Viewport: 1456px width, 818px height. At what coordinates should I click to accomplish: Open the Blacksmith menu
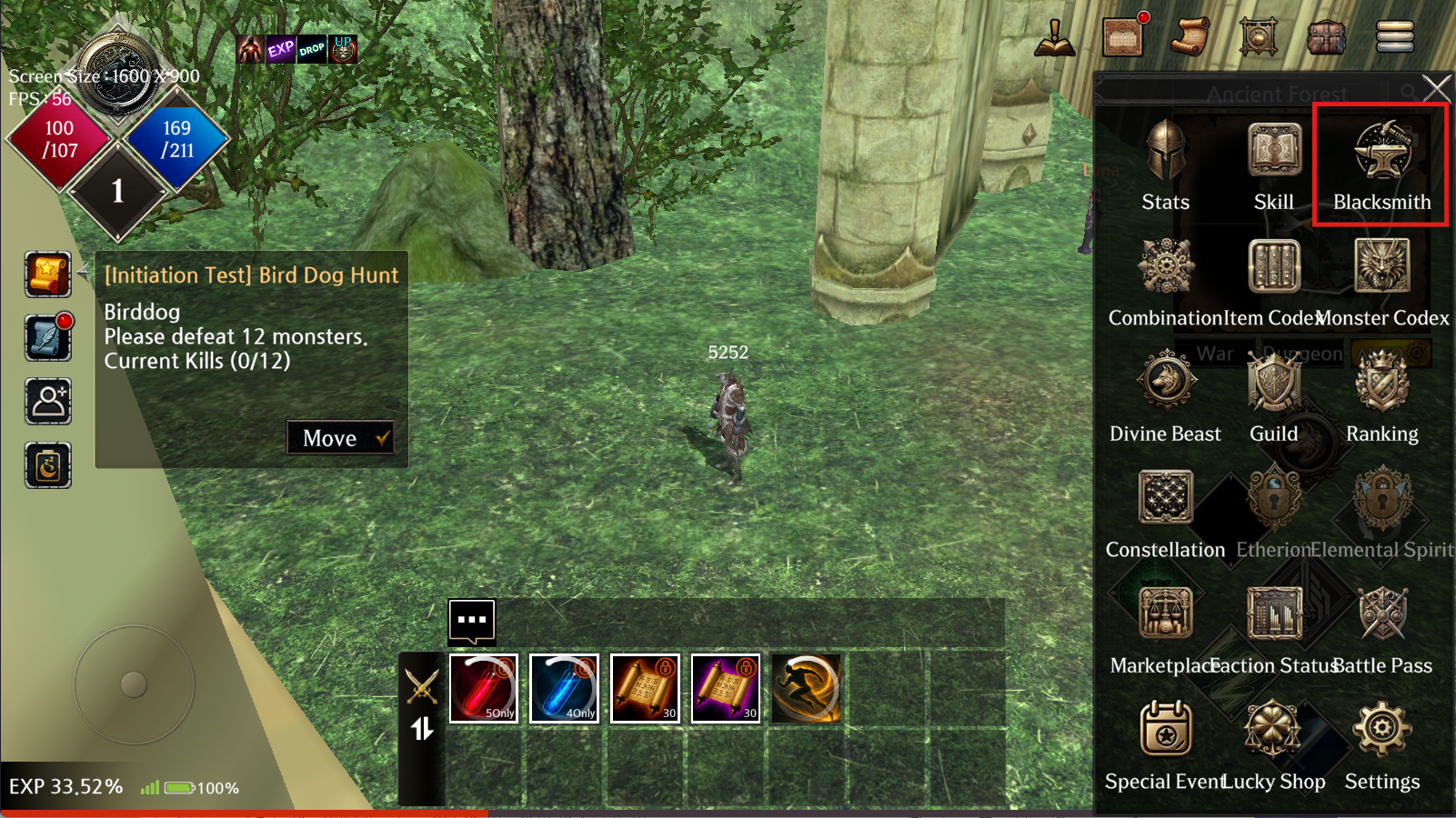point(1381,165)
